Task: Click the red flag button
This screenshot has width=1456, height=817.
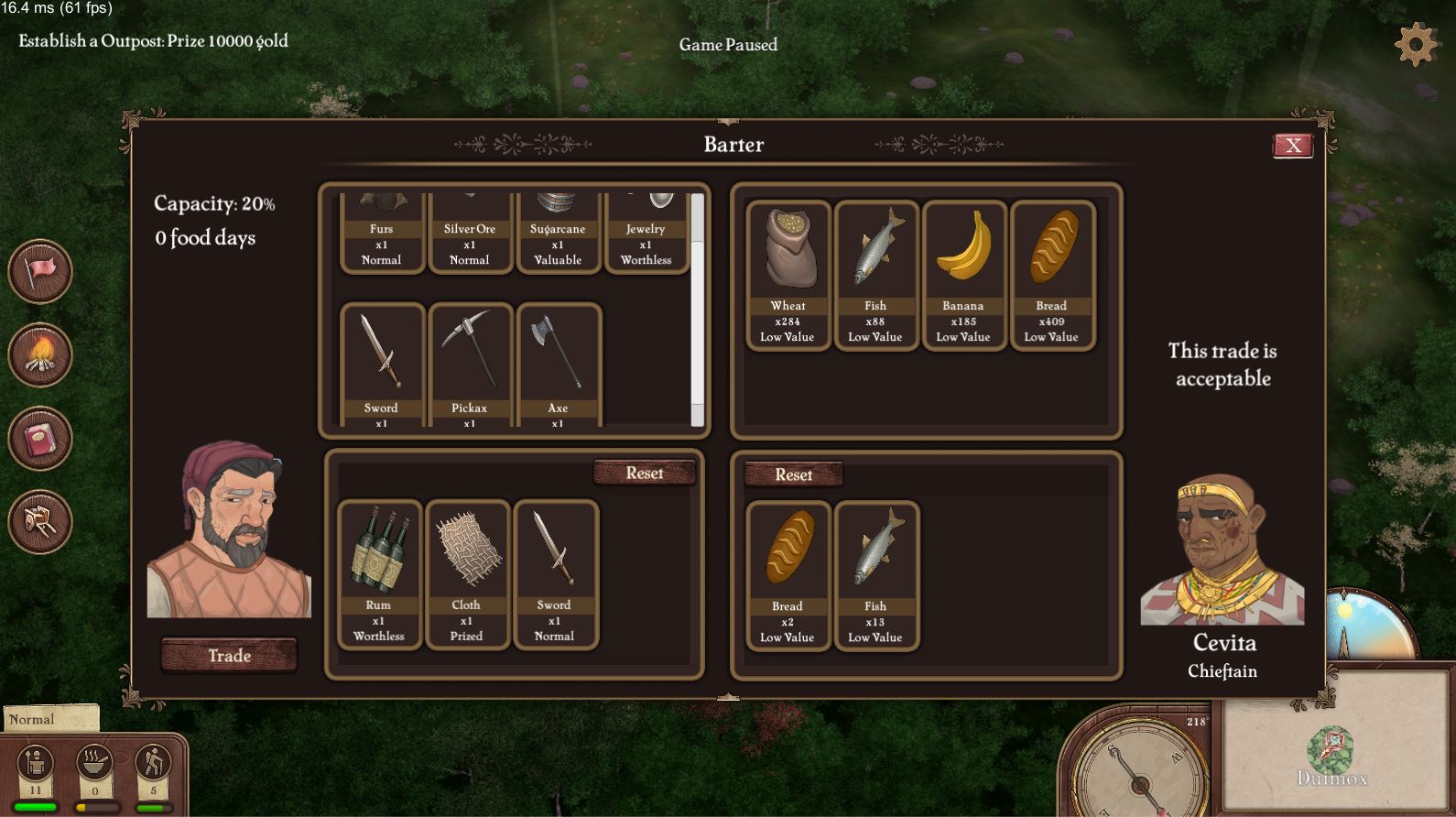Action: (x=40, y=271)
